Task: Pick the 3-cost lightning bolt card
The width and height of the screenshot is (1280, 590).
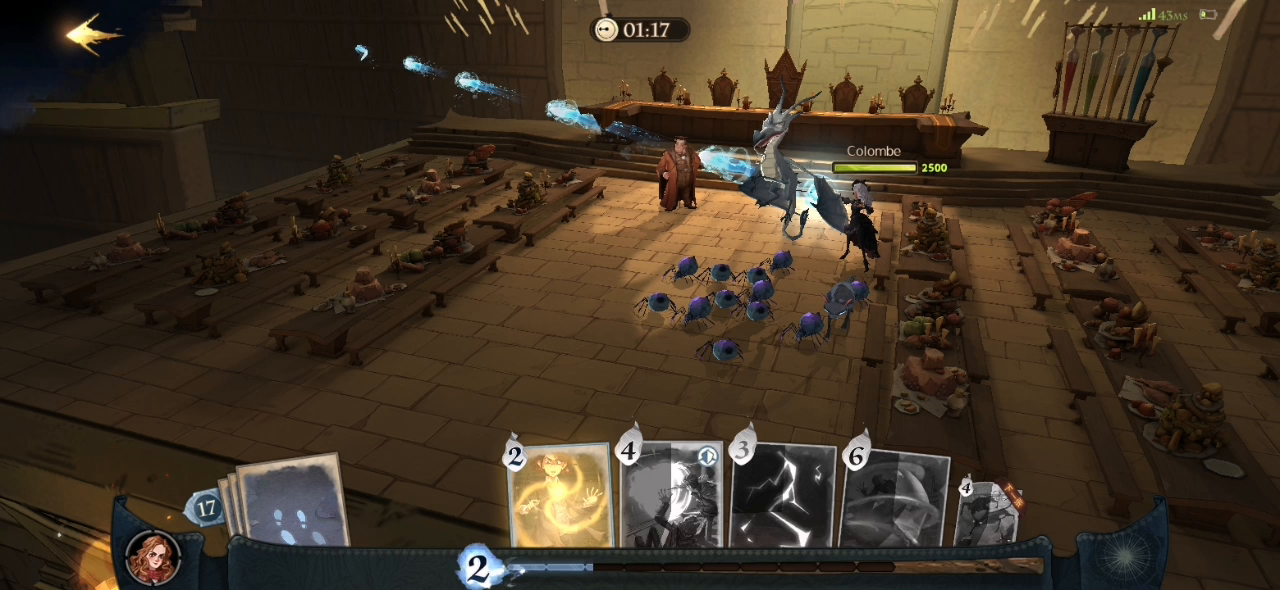Action: click(x=784, y=496)
